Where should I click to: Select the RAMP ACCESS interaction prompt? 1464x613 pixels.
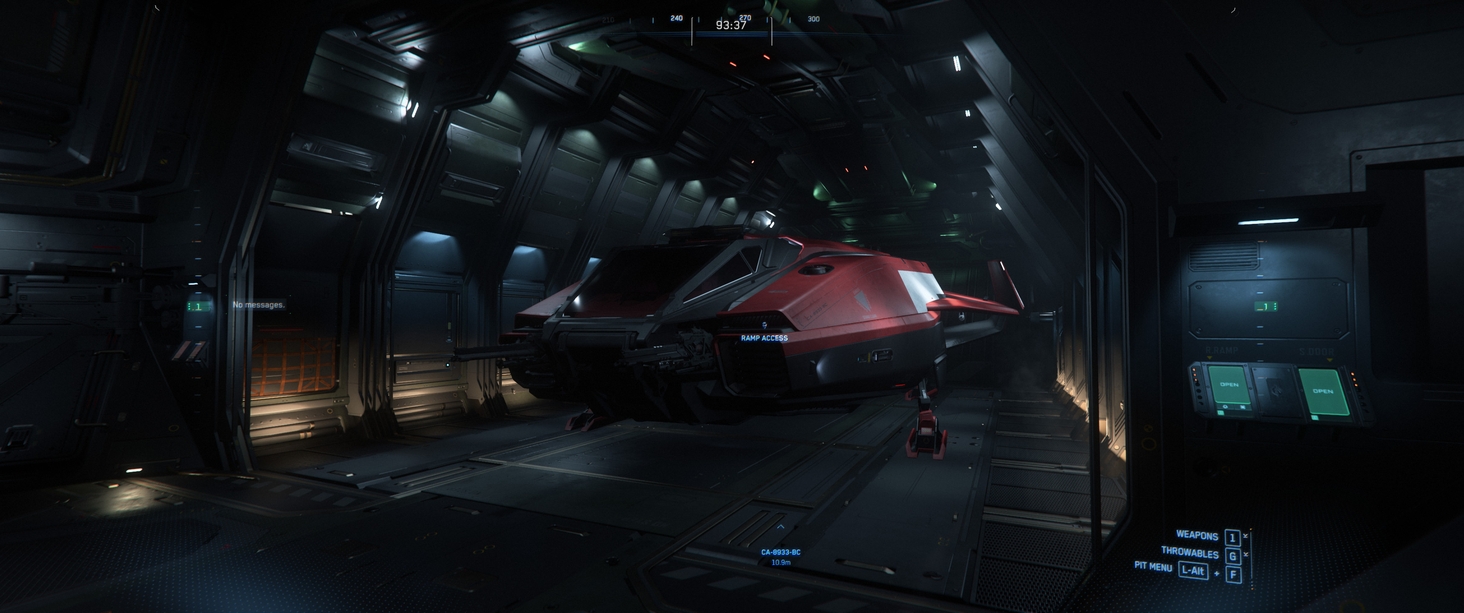(764, 338)
